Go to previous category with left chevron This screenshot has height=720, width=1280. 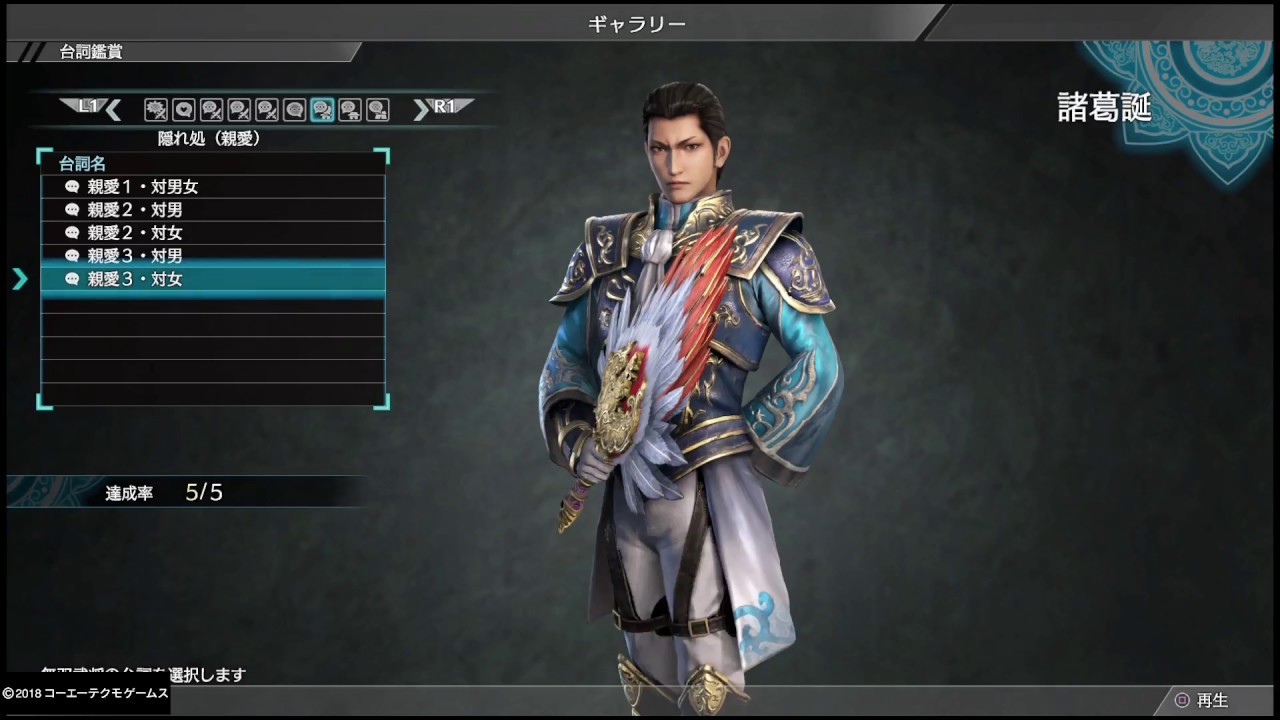[113, 109]
